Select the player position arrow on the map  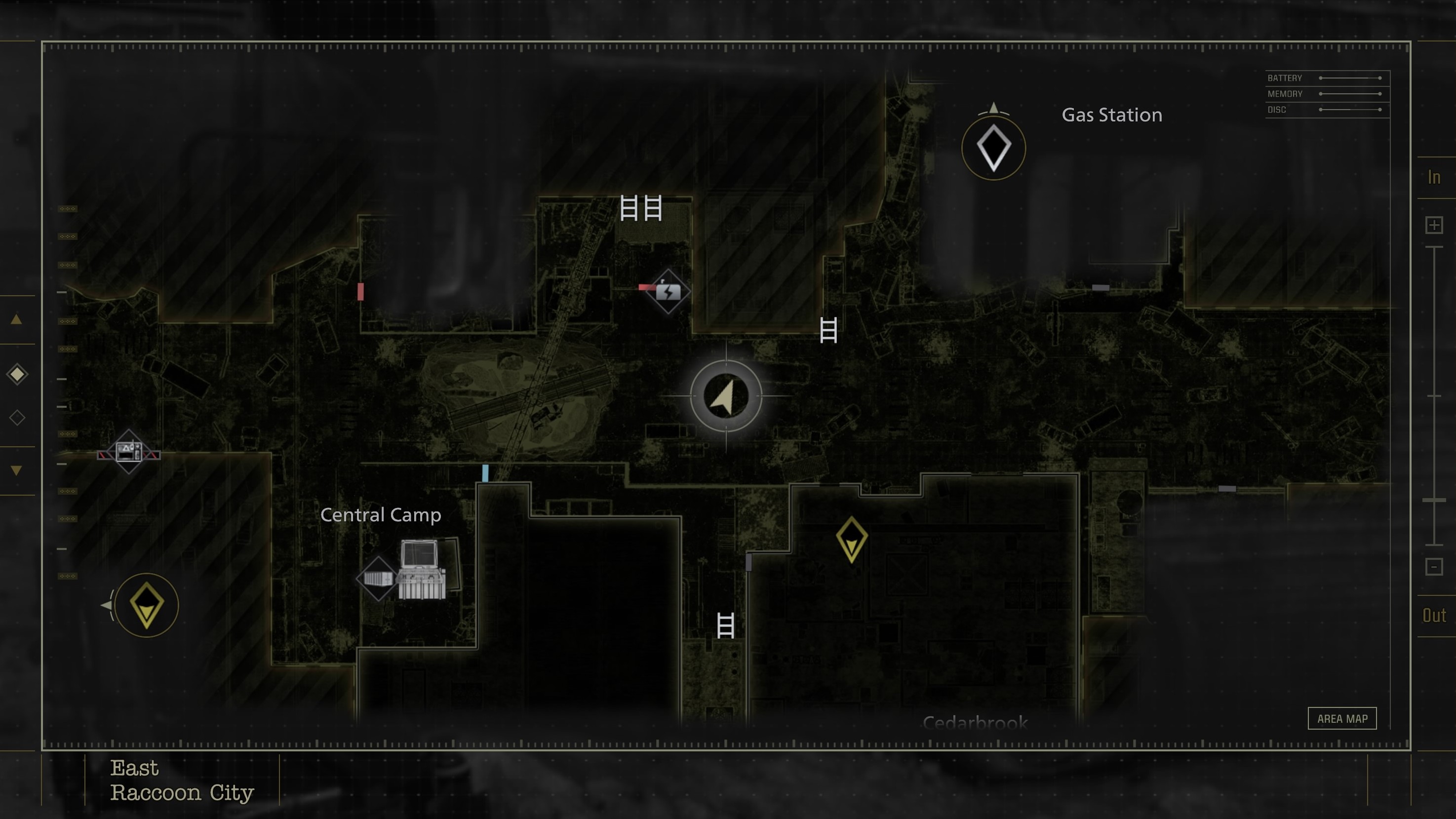[x=726, y=397]
